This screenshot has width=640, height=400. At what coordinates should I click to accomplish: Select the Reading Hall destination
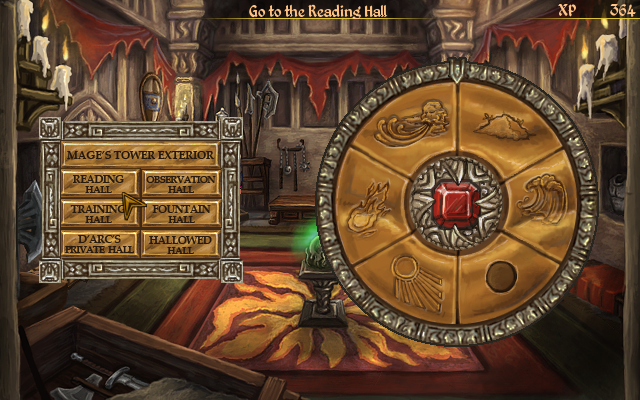point(99,183)
